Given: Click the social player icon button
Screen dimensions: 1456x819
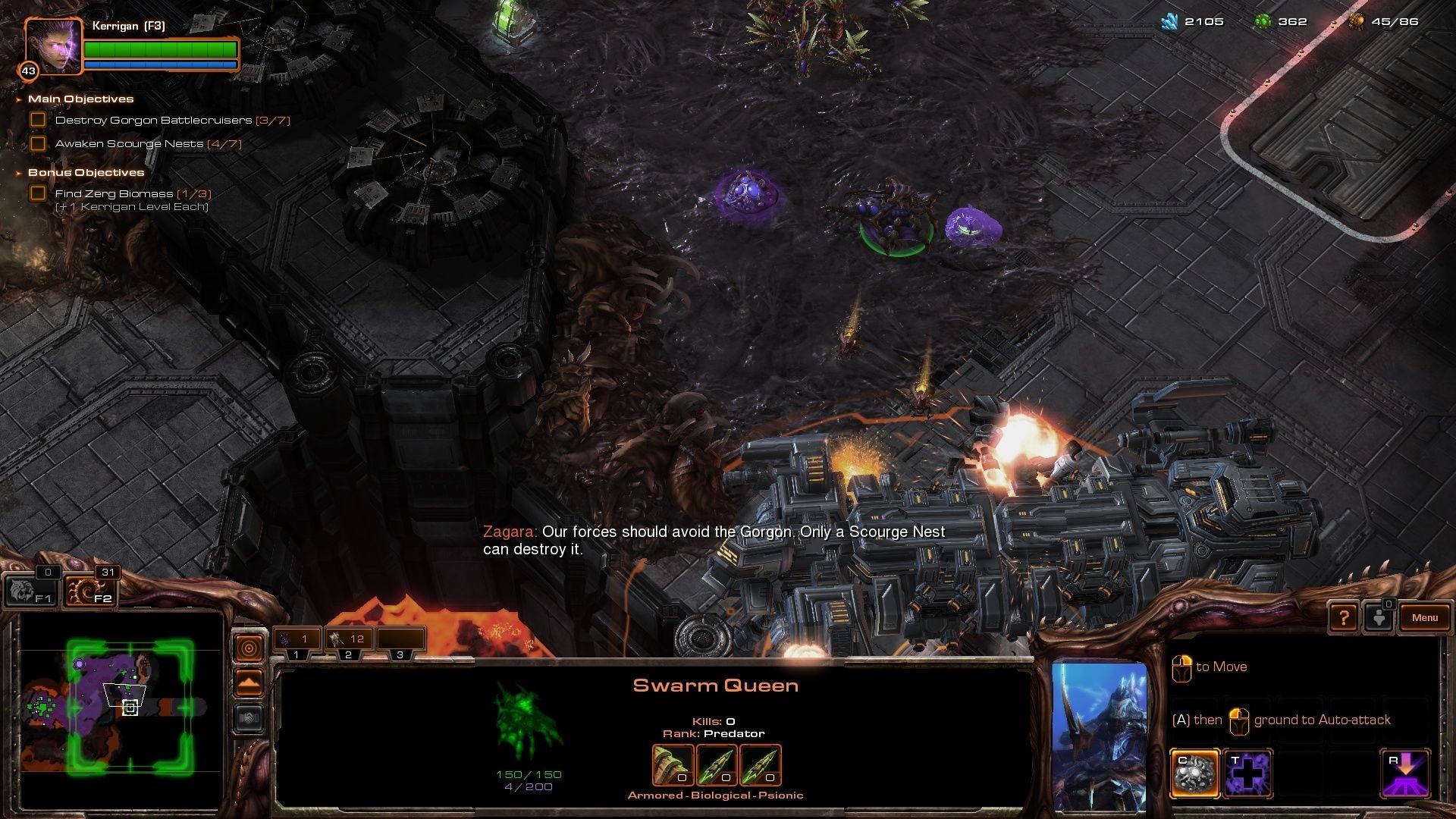Looking at the screenshot, I should [1379, 617].
